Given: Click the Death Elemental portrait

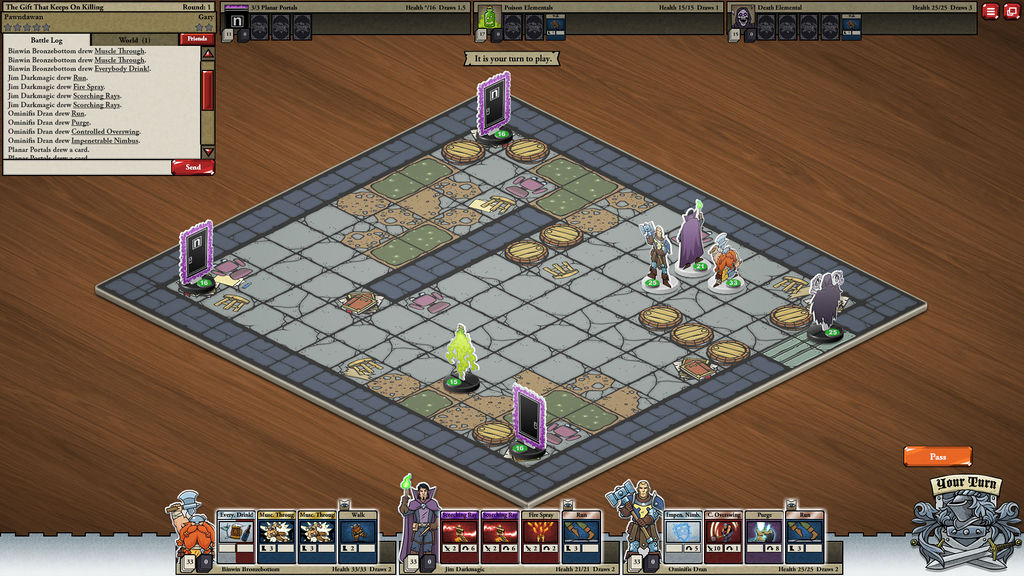Looking at the screenshot, I should point(741,17).
